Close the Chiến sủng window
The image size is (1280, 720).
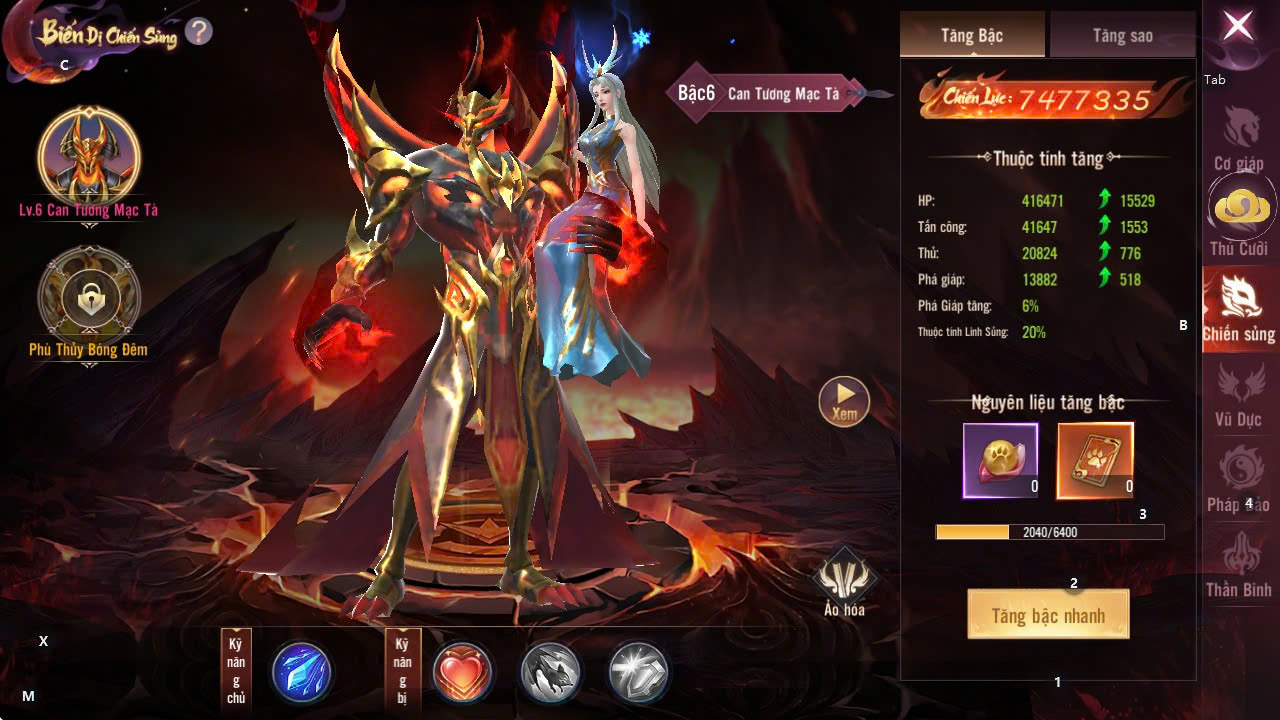1238,27
